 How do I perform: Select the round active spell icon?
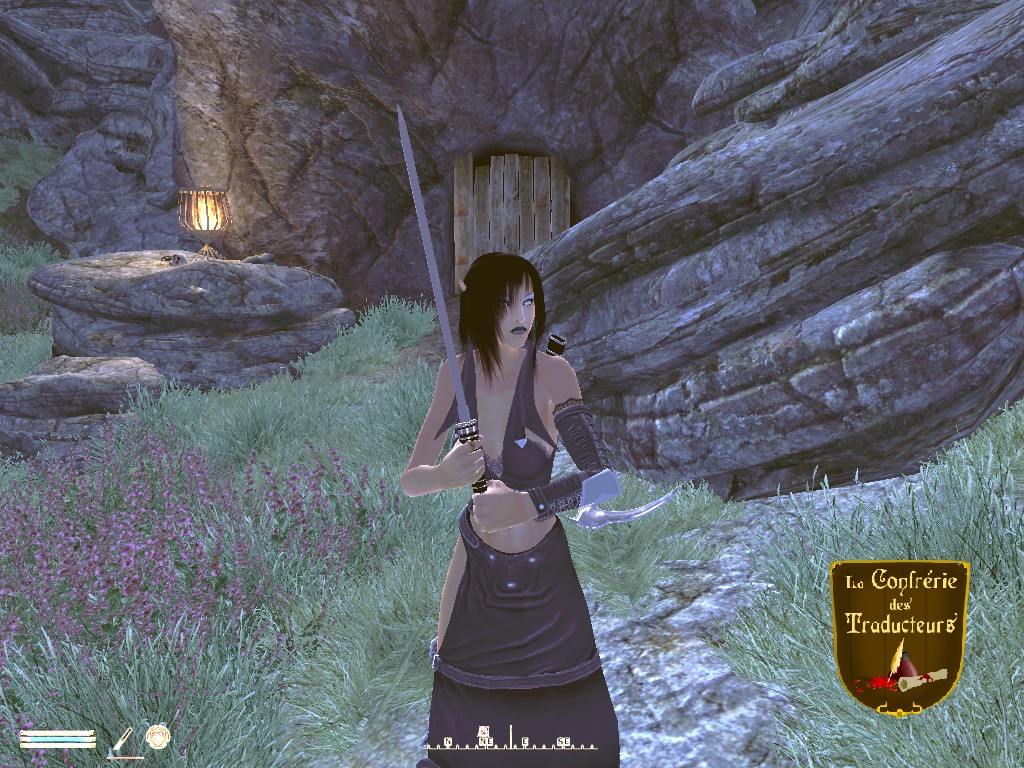point(158,738)
